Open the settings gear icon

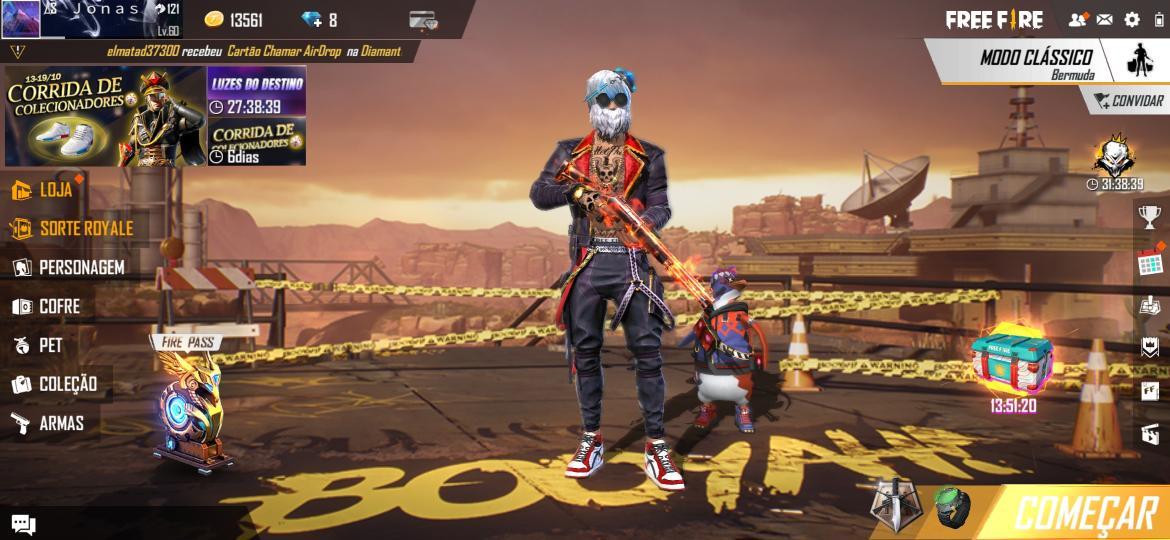click(x=1132, y=20)
